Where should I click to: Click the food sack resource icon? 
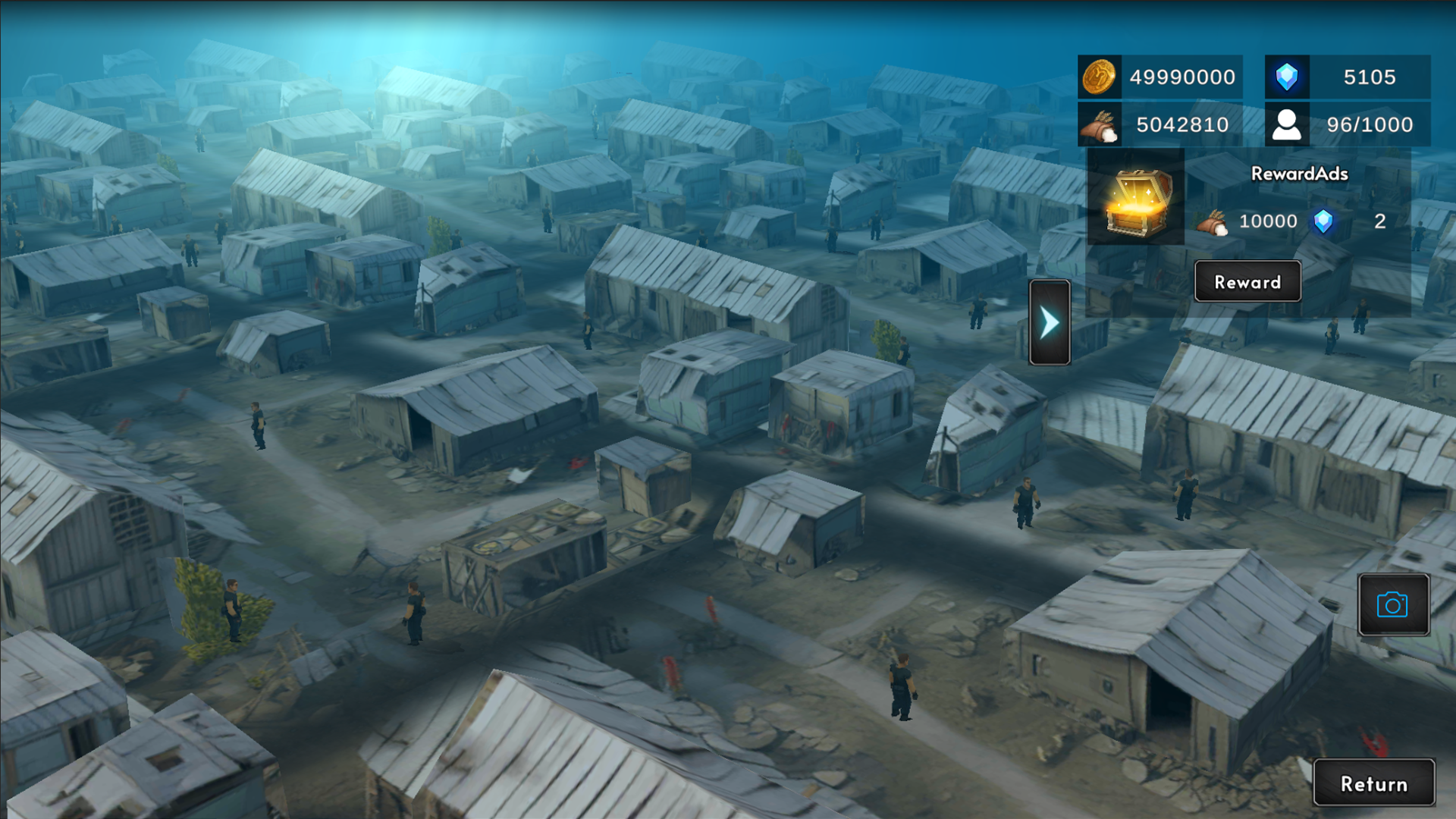pyautogui.click(x=1099, y=124)
